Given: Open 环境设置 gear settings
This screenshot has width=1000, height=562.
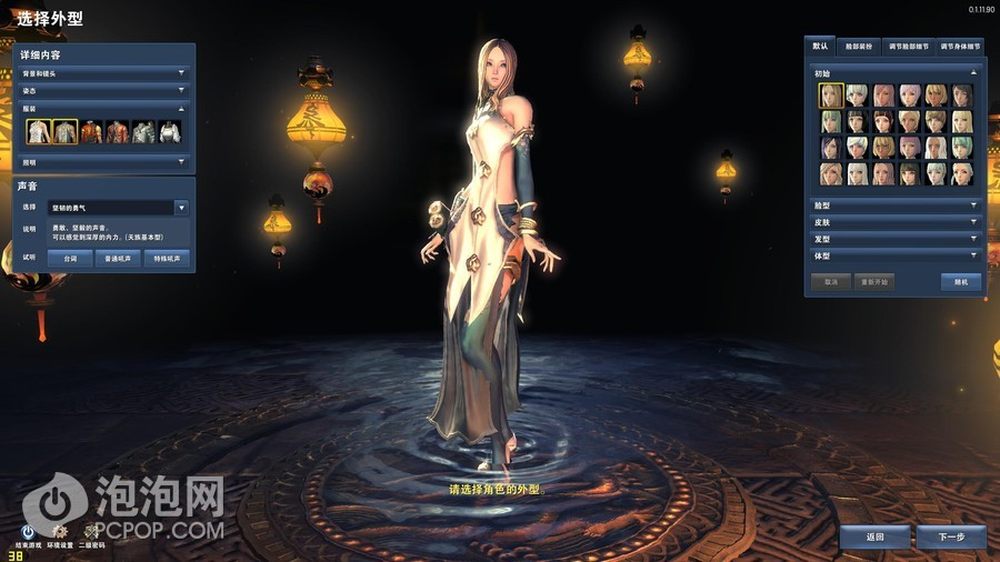Looking at the screenshot, I should (x=60, y=532).
